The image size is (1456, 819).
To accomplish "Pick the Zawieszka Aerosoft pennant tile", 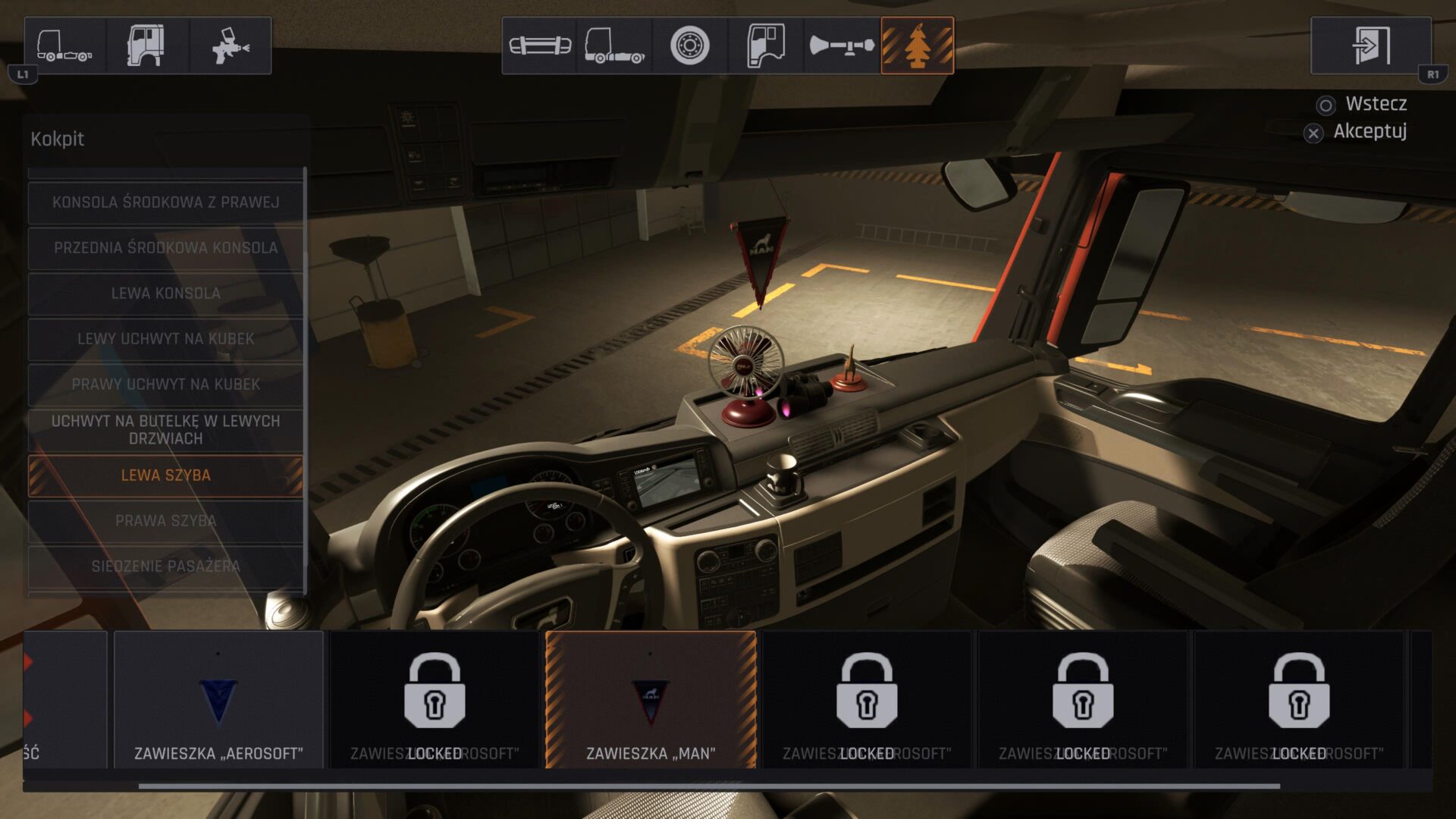I will (218, 699).
